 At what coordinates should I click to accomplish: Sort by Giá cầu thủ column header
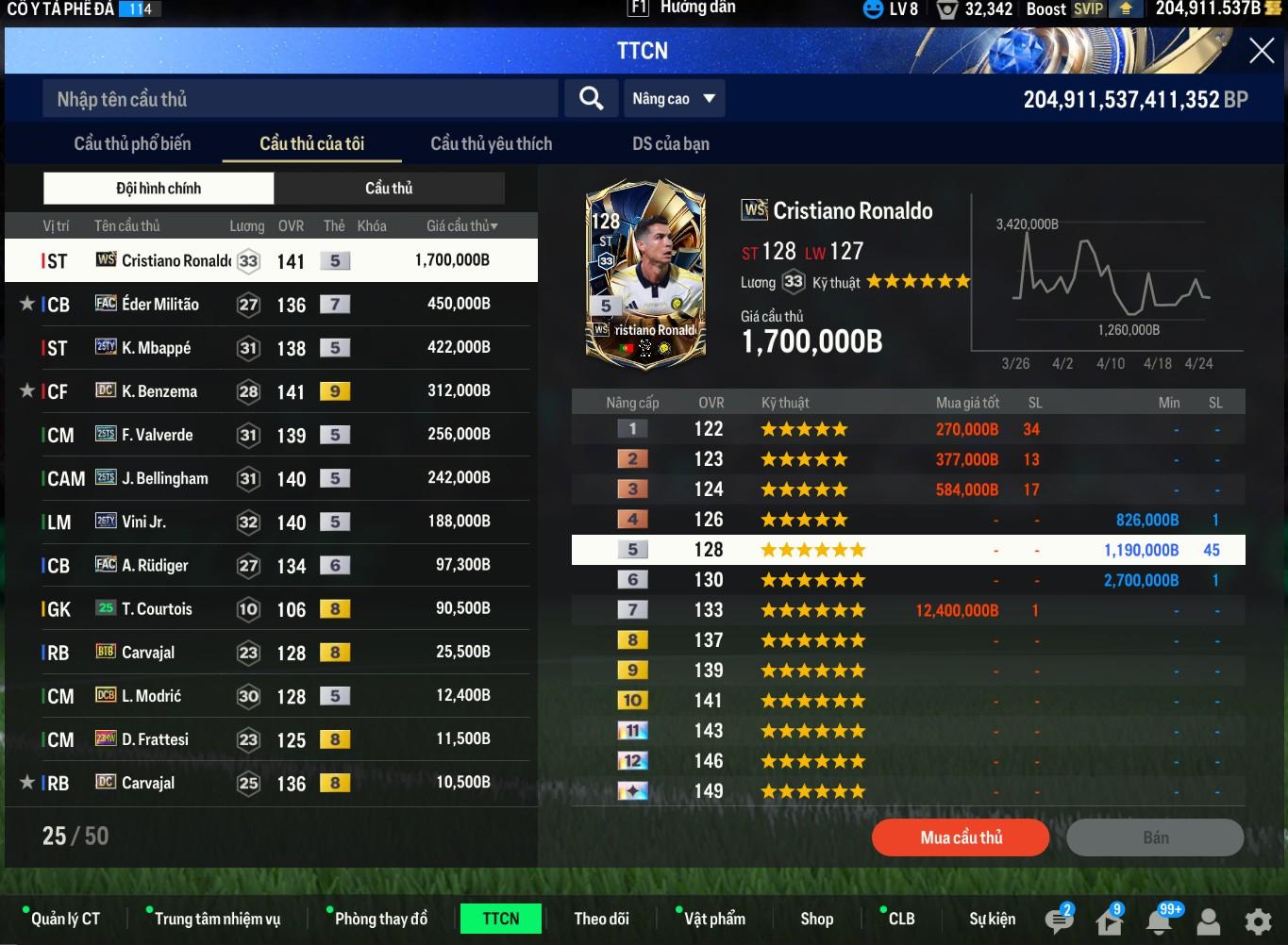click(461, 226)
